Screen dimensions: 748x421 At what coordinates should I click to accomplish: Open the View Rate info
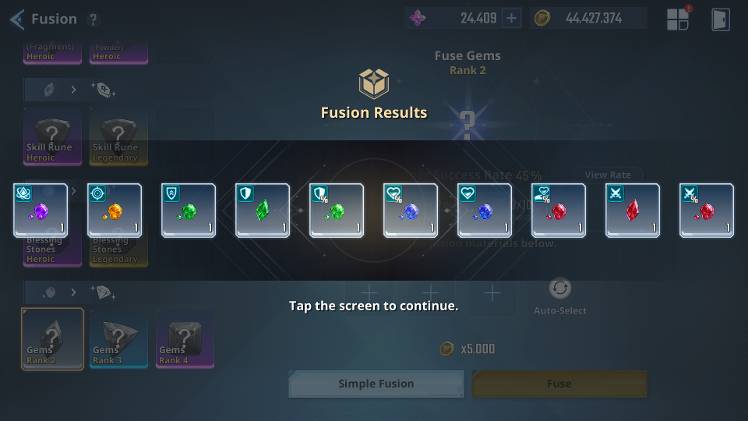click(607, 175)
